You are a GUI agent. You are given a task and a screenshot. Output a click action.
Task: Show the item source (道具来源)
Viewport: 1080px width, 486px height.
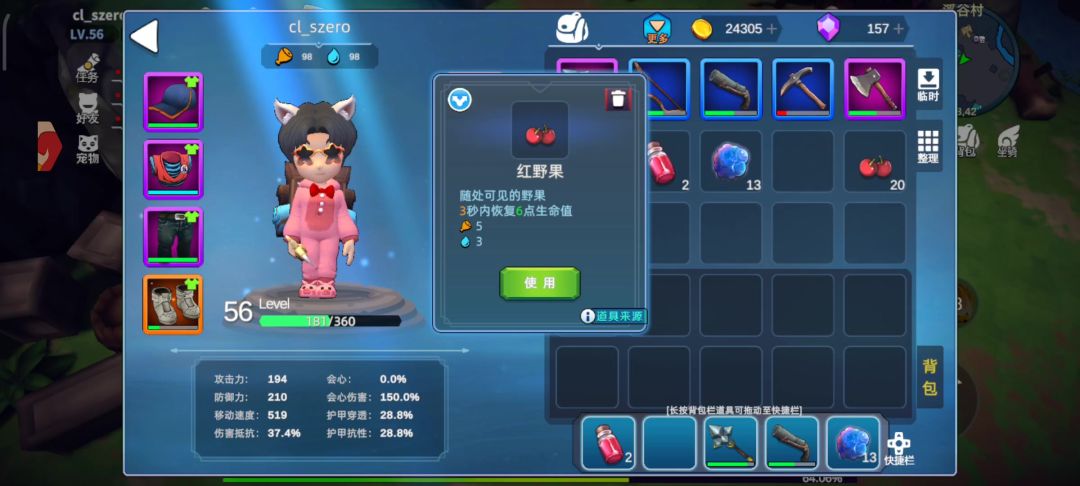pos(613,316)
